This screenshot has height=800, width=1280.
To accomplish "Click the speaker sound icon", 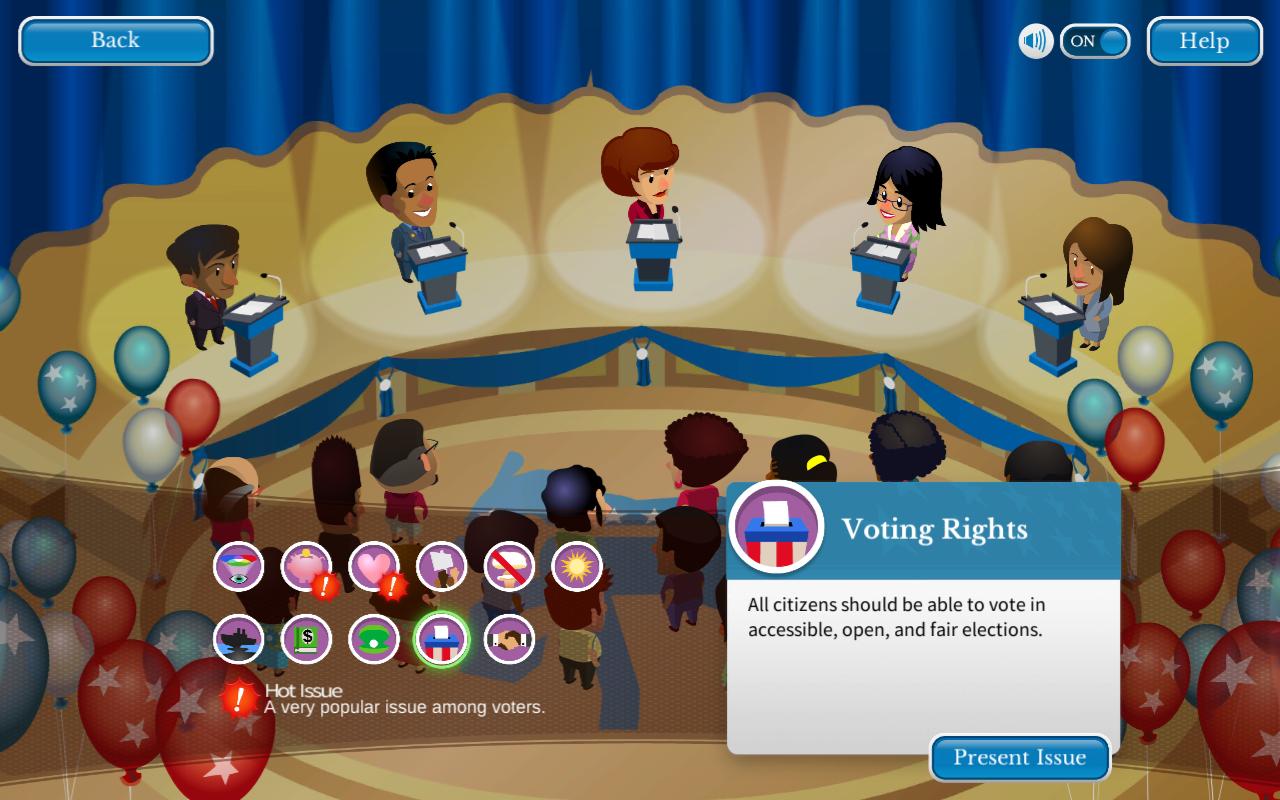I will click(1036, 41).
